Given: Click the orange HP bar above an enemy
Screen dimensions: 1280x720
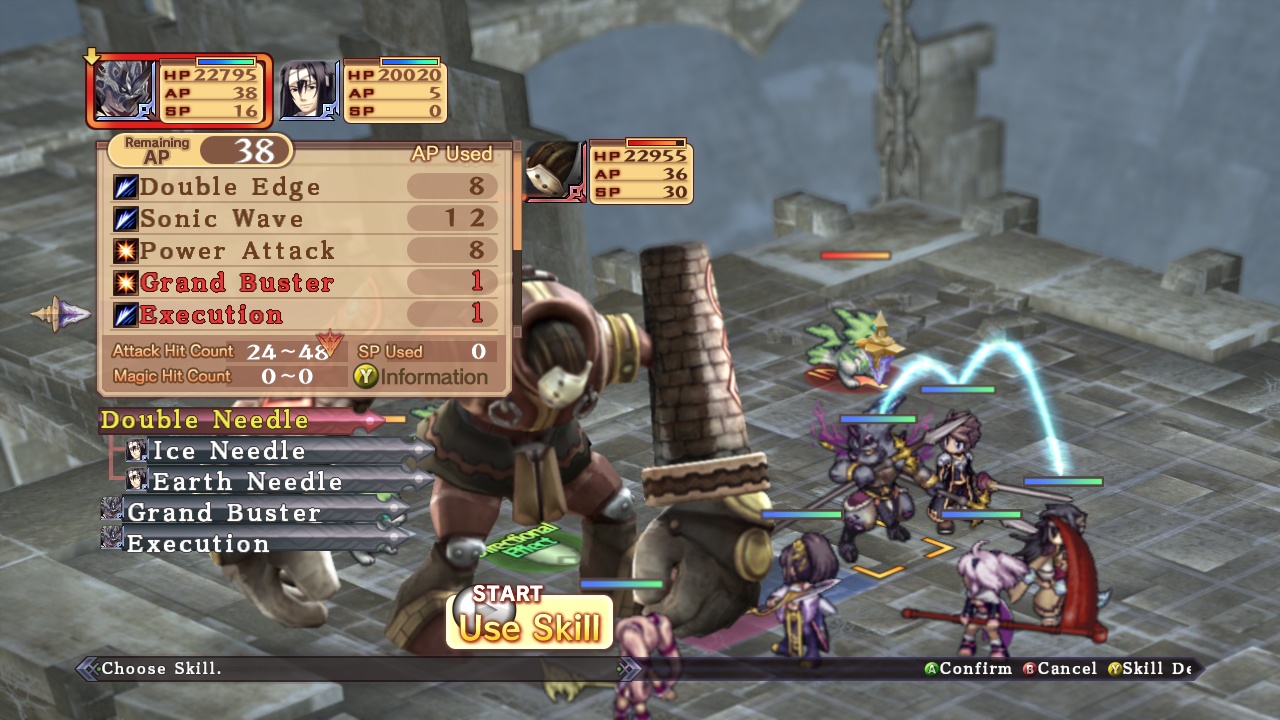Looking at the screenshot, I should pyautogui.click(x=855, y=253).
